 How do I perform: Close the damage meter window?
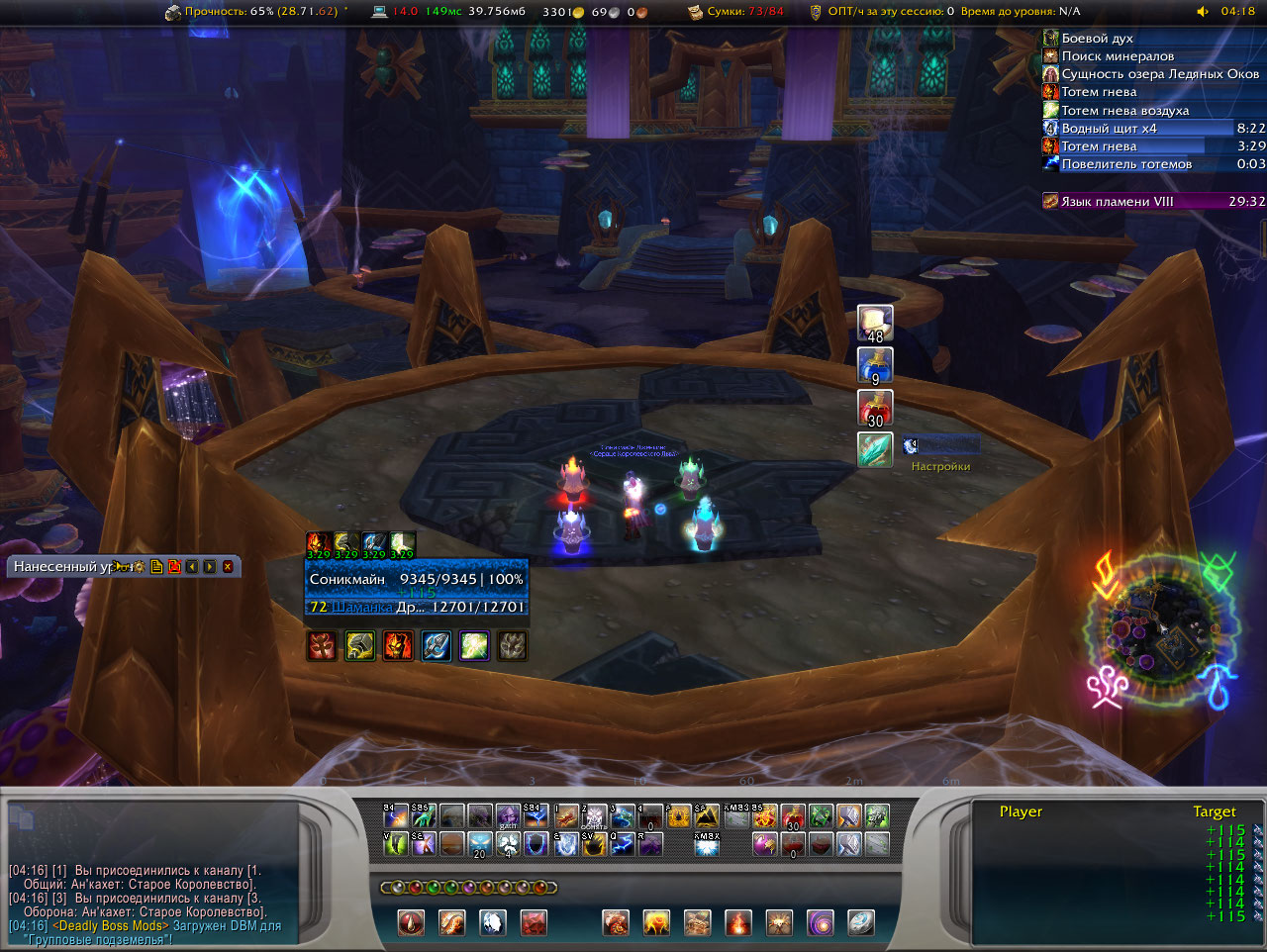pos(228,567)
